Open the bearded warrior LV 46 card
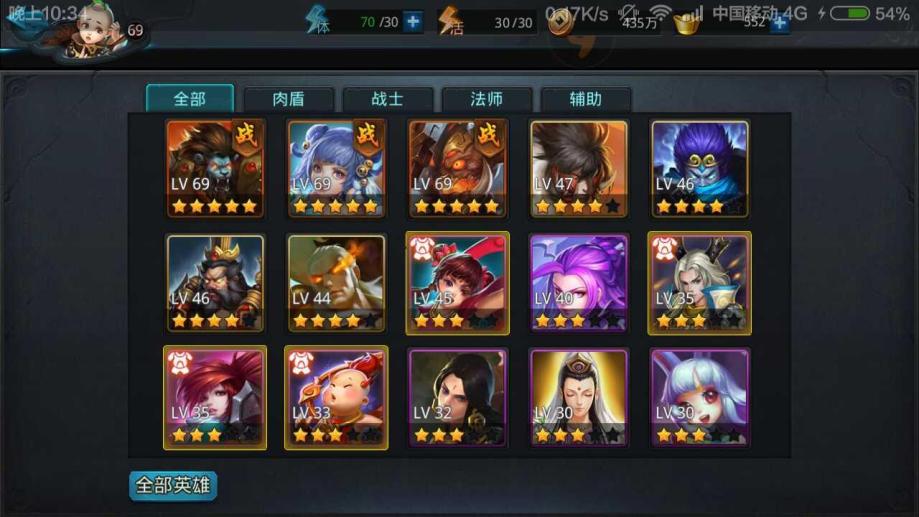 click(x=215, y=283)
